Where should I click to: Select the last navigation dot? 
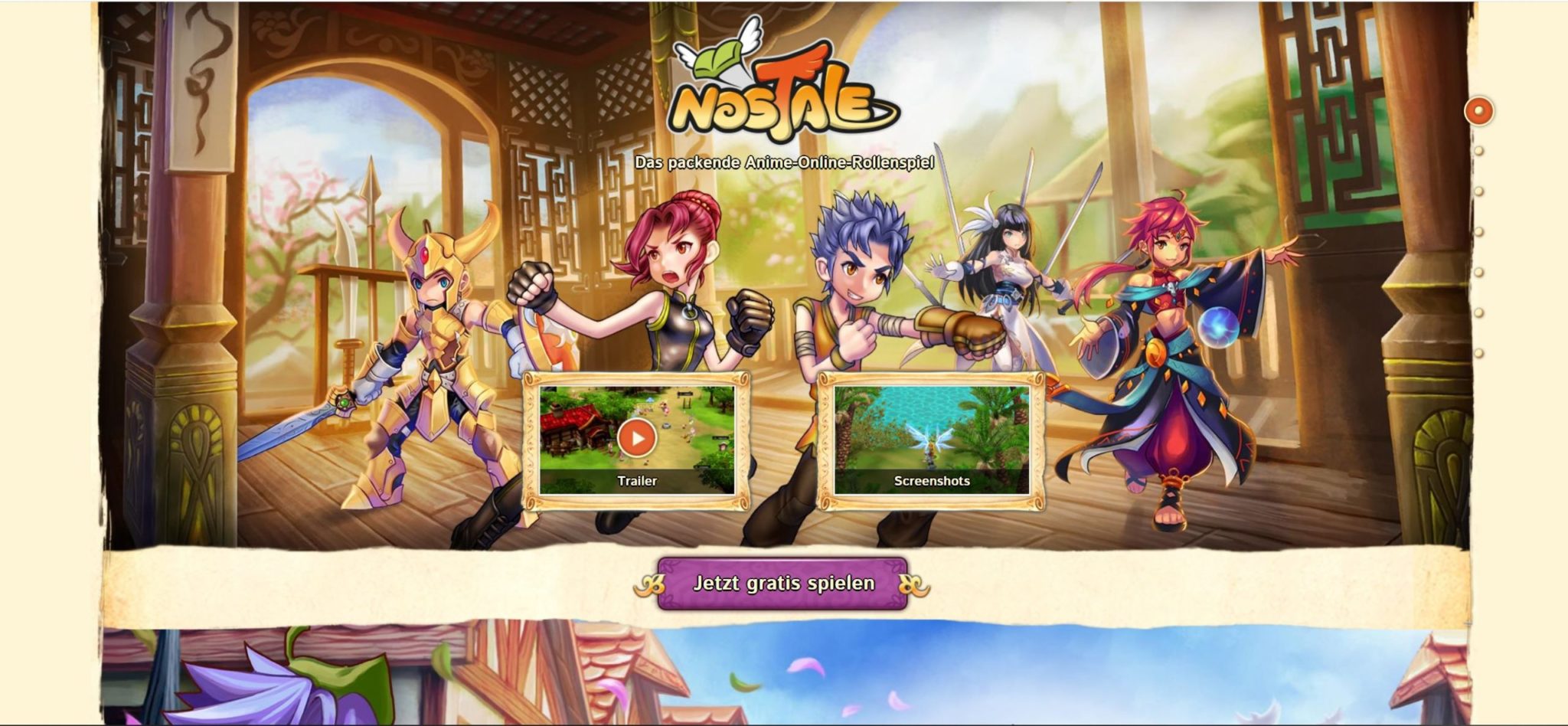(1478, 352)
